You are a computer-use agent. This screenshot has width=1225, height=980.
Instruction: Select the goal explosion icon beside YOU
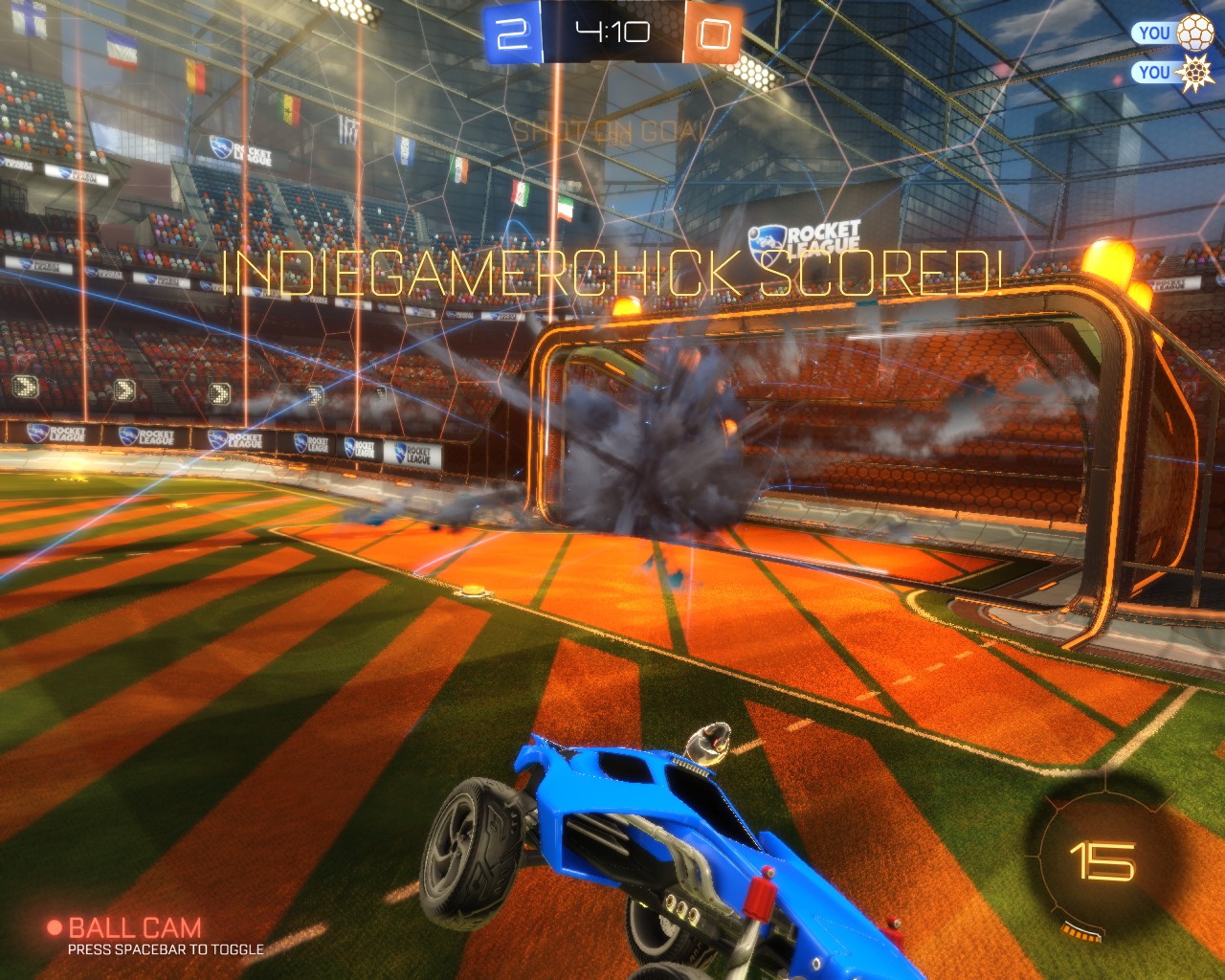(1194, 72)
